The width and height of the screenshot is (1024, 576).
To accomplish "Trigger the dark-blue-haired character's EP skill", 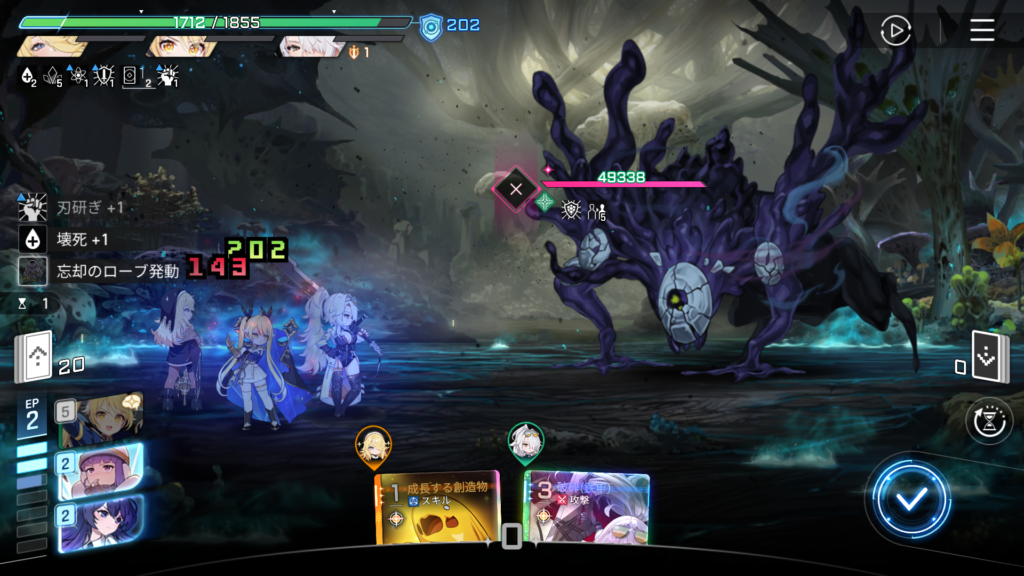I will (x=100, y=523).
